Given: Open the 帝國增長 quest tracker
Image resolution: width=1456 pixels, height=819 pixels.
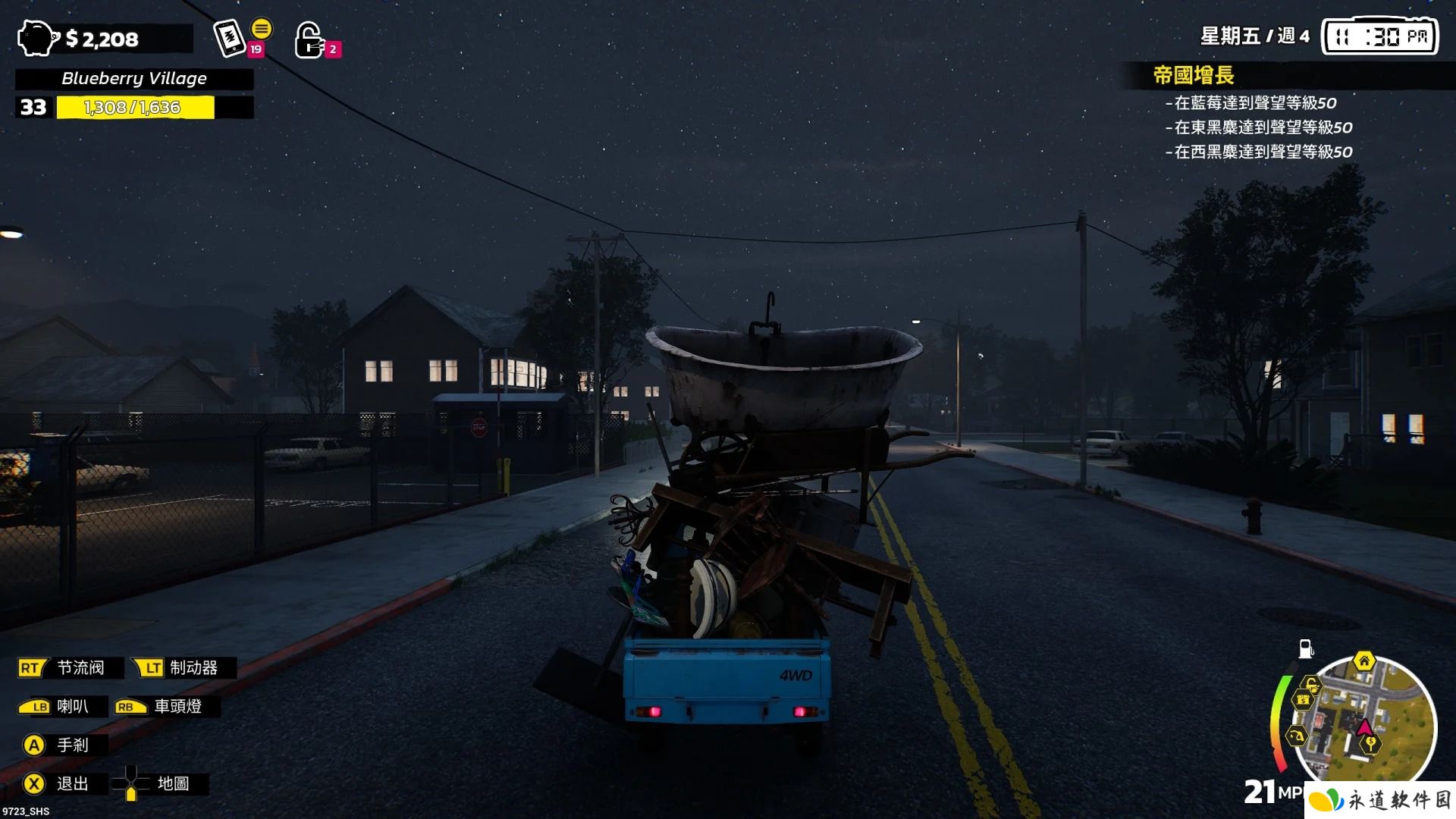Looking at the screenshot, I should tap(1194, 75).
